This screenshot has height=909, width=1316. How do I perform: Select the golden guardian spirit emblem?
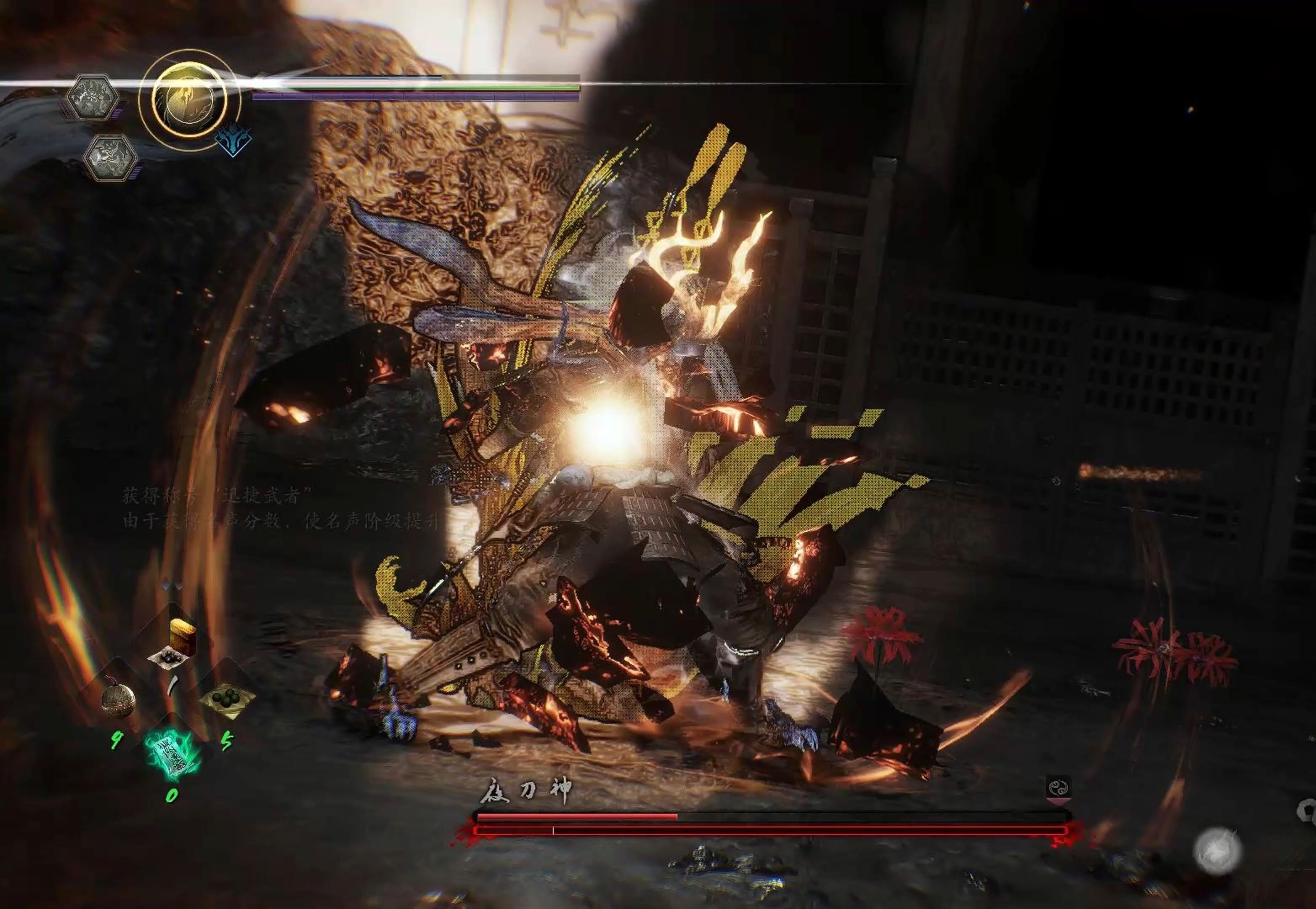click(x=189, y=98)
